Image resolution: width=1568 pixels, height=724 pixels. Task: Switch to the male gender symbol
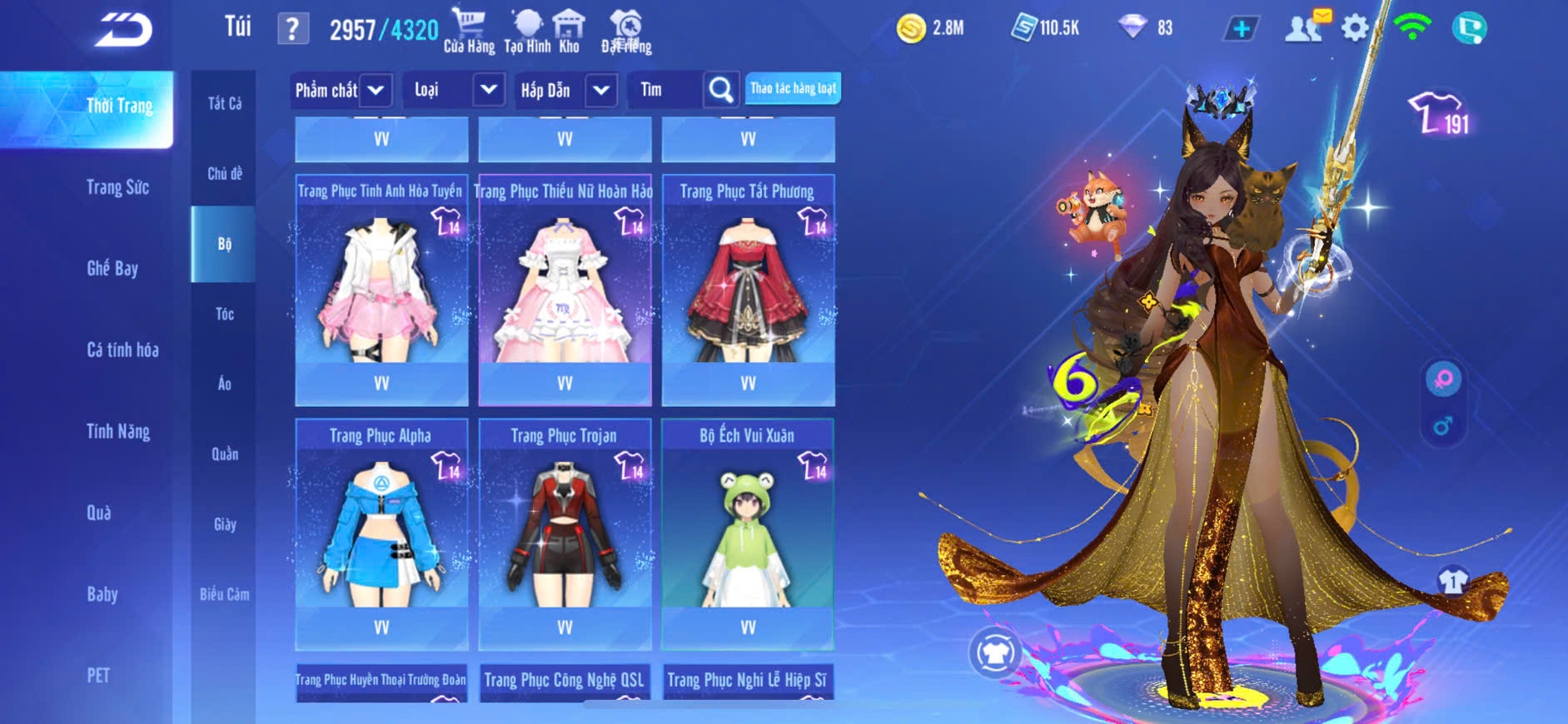(1443, 427)
